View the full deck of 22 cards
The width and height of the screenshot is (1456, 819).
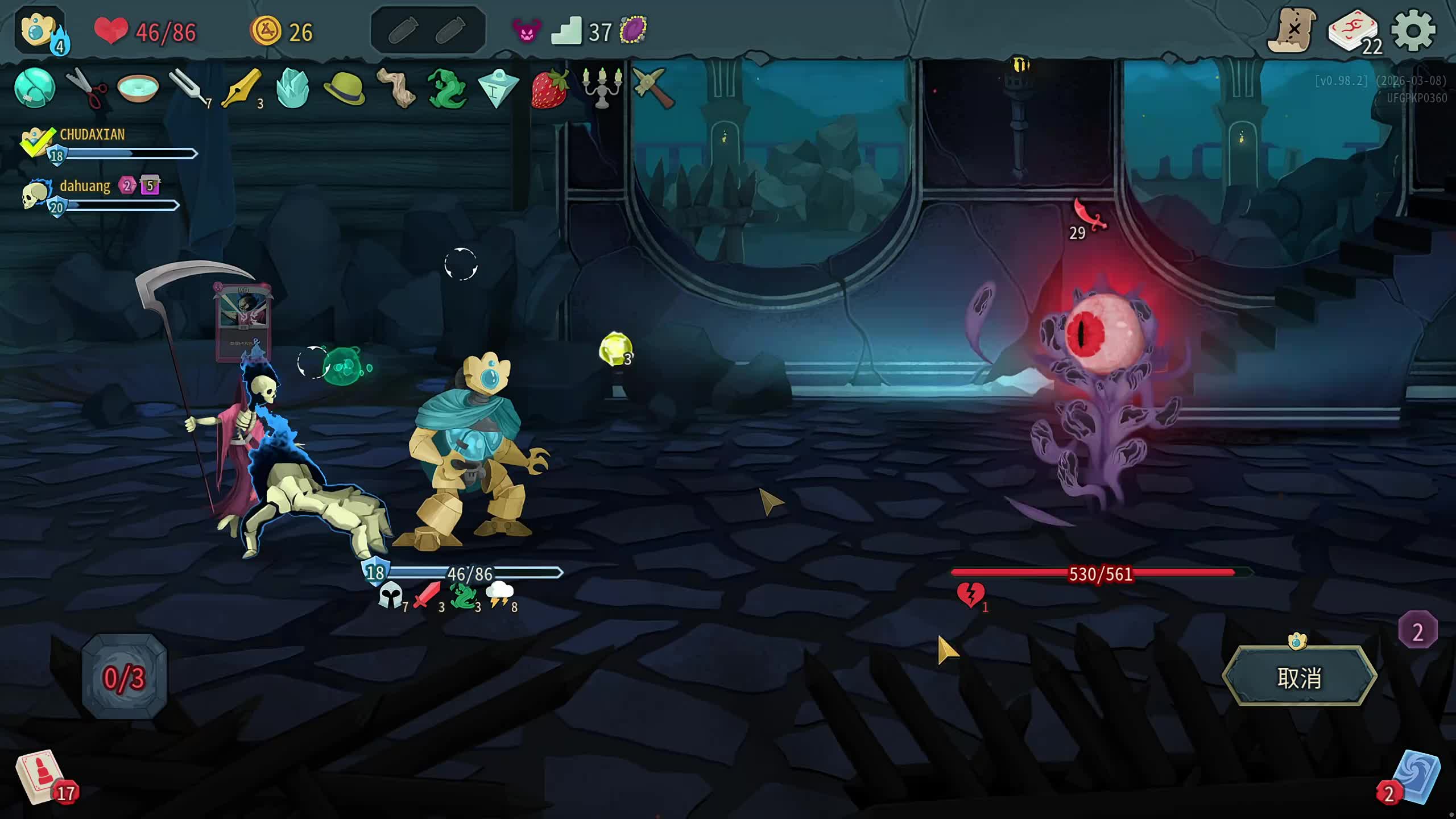(x=1354, y=32)
